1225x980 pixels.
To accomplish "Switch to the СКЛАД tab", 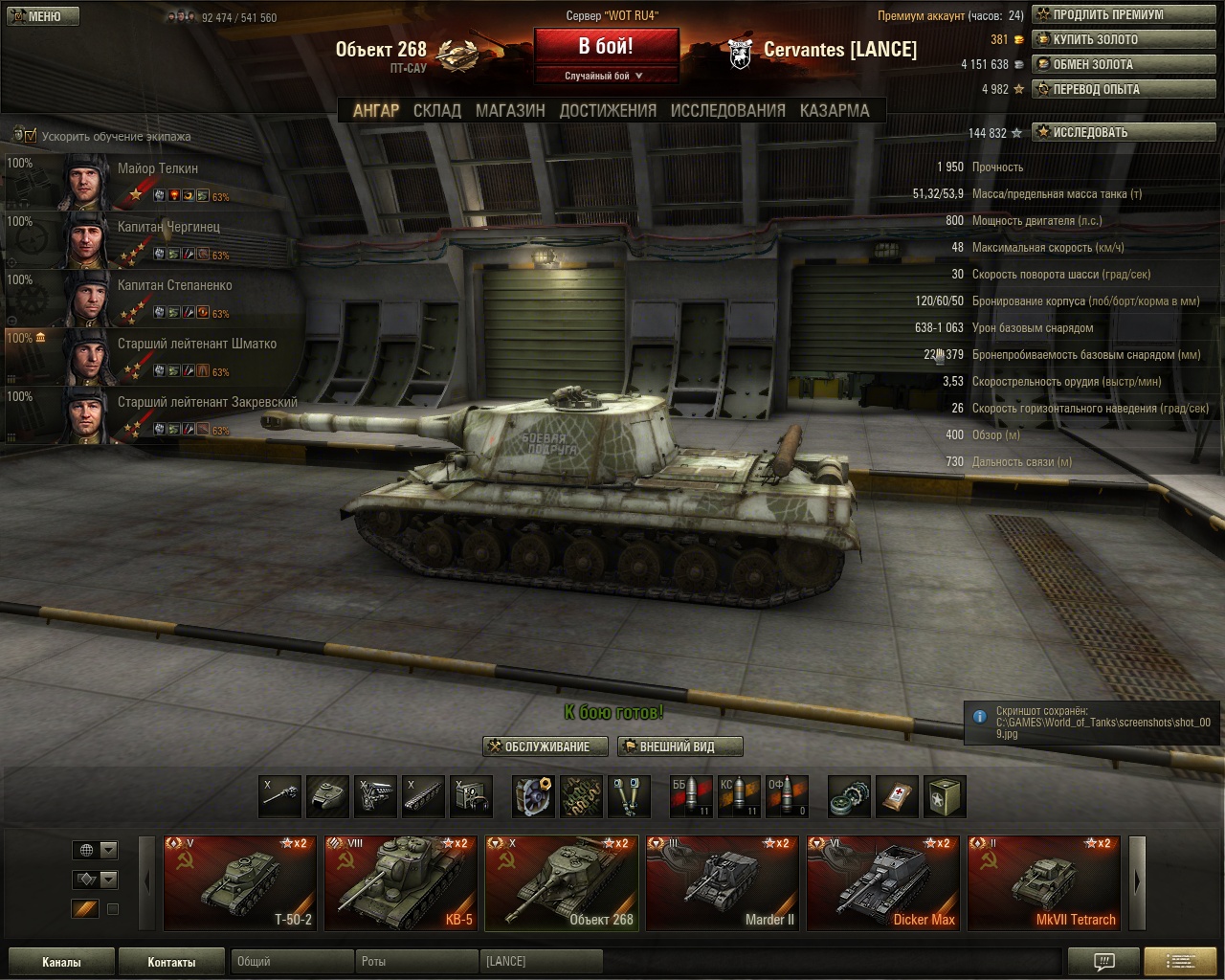I will (436, 110).
